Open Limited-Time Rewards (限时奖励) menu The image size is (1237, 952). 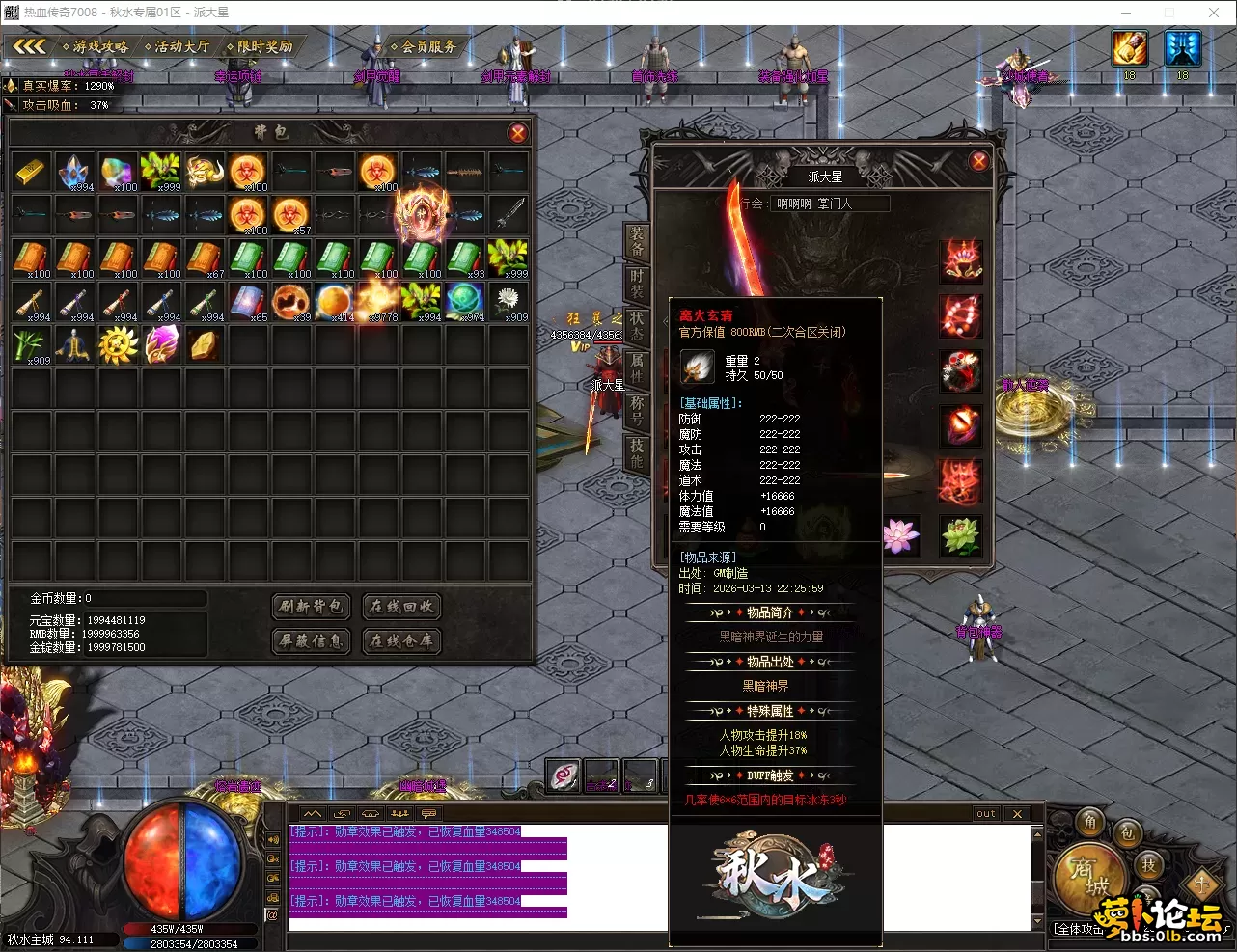point(260,46)
